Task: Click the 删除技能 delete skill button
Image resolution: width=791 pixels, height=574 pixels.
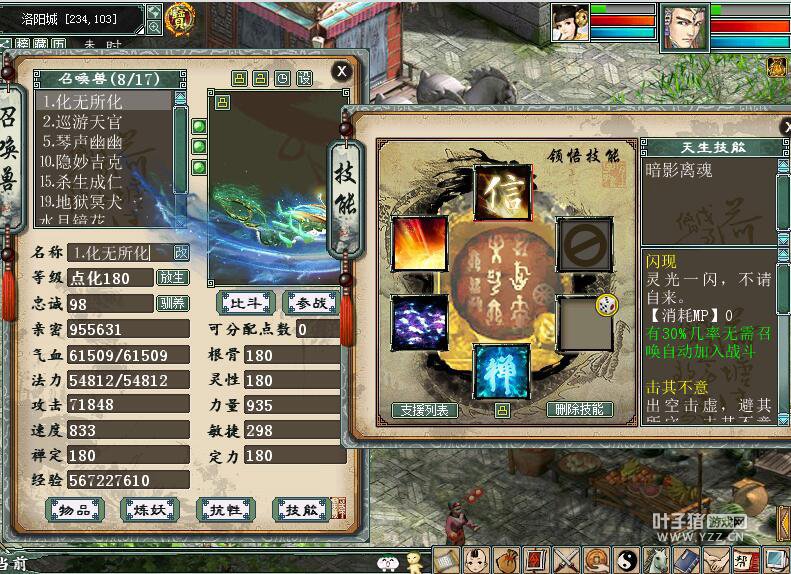Action: pos(580,410)
